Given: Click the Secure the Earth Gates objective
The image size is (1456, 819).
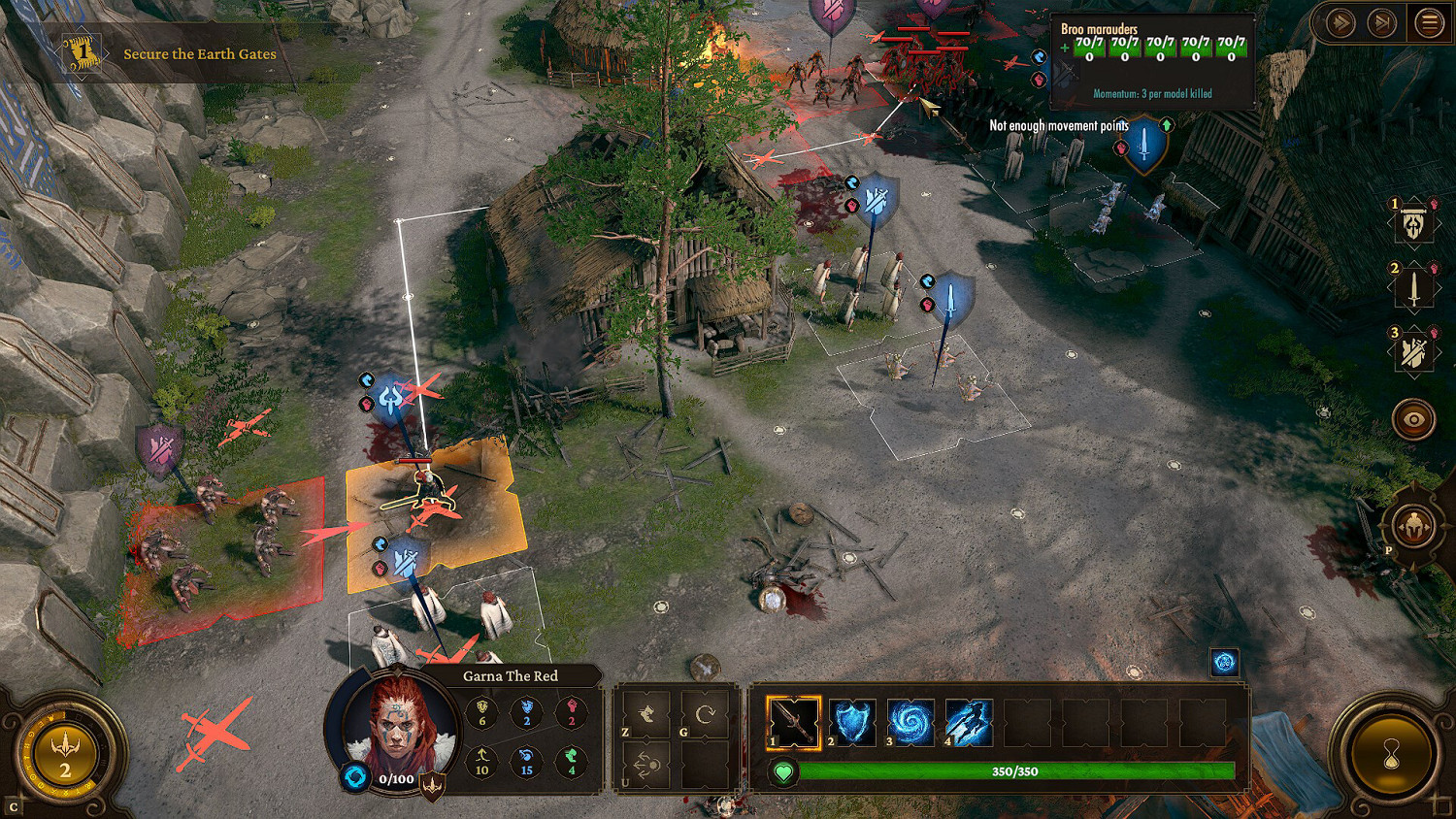Looking at the screenshot, I should [197, 54].
